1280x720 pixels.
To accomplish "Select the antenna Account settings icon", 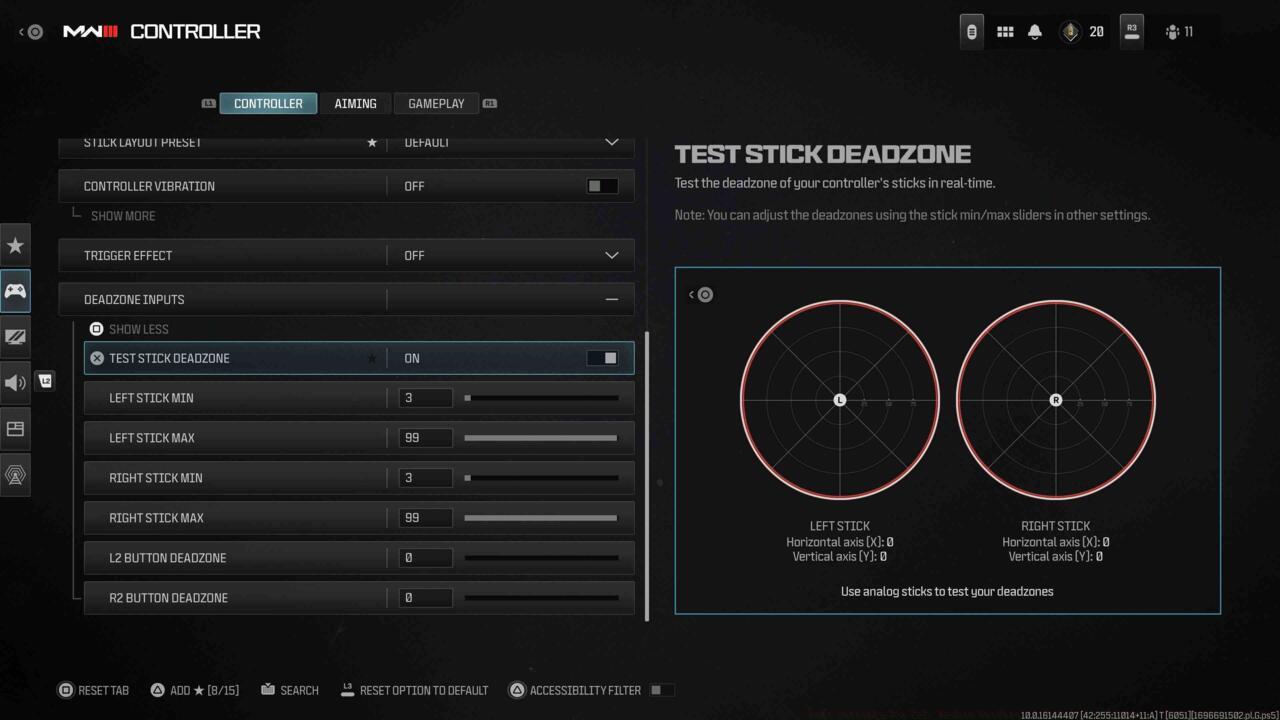I will tap(15, 474).
